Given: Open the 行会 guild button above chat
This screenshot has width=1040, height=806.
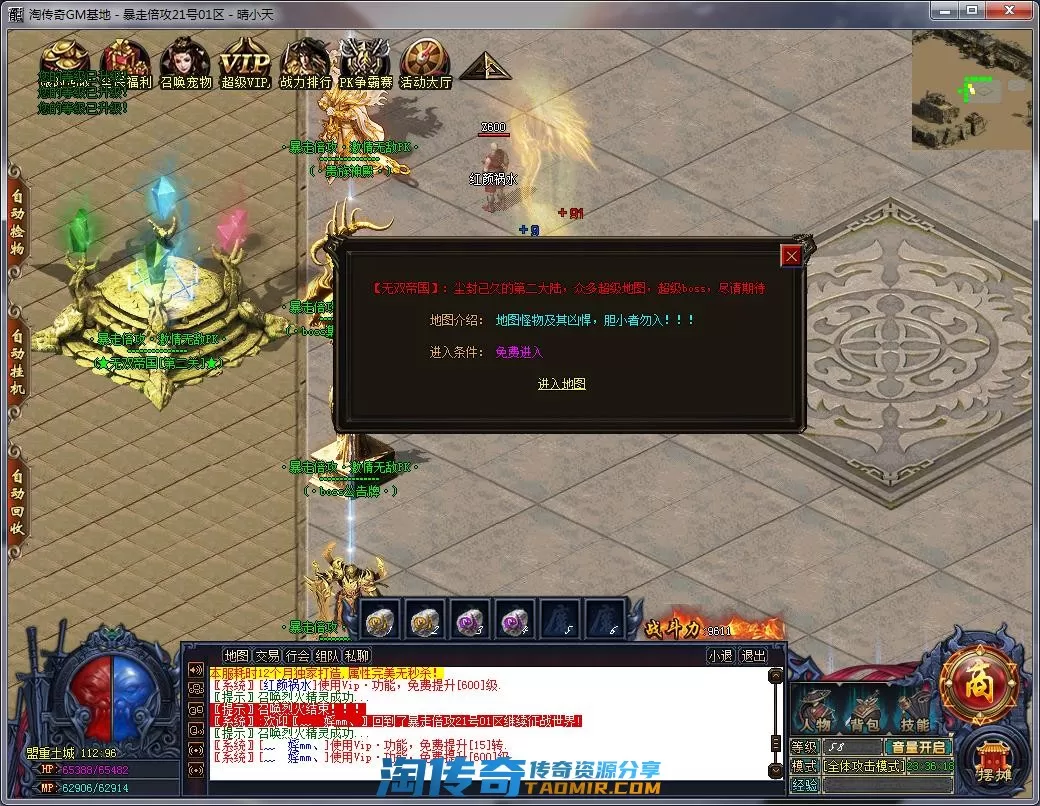Looking at the screenshot, I should pos(297,656).
